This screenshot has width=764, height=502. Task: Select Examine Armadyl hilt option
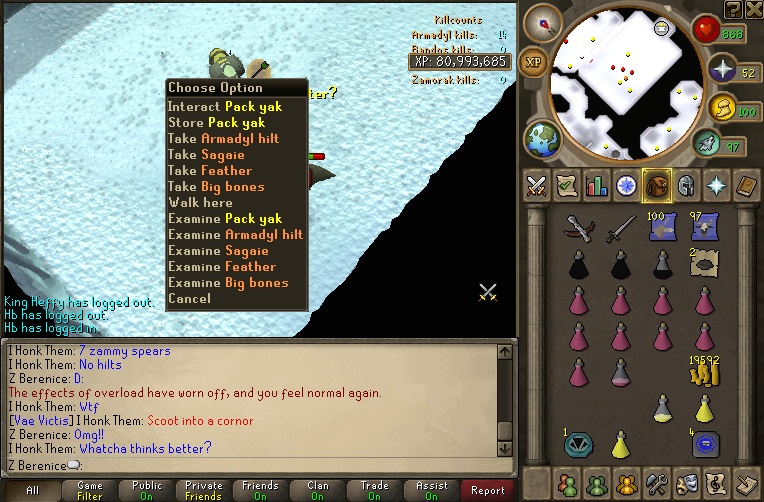pyautogui.click(x=235, y=235)
